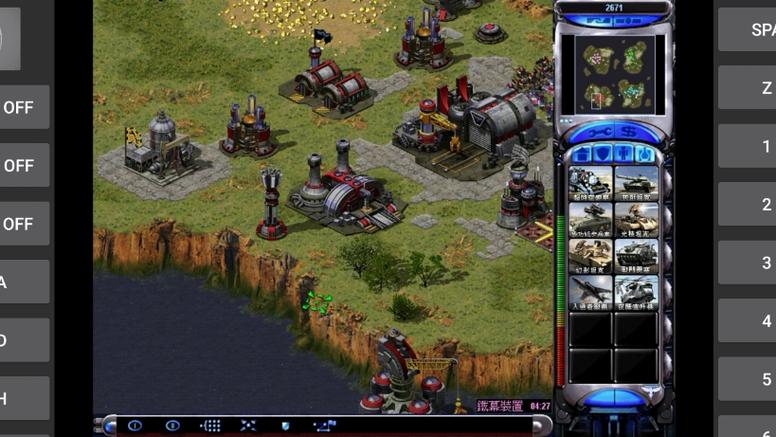Queue a Prism Tank

636,219
